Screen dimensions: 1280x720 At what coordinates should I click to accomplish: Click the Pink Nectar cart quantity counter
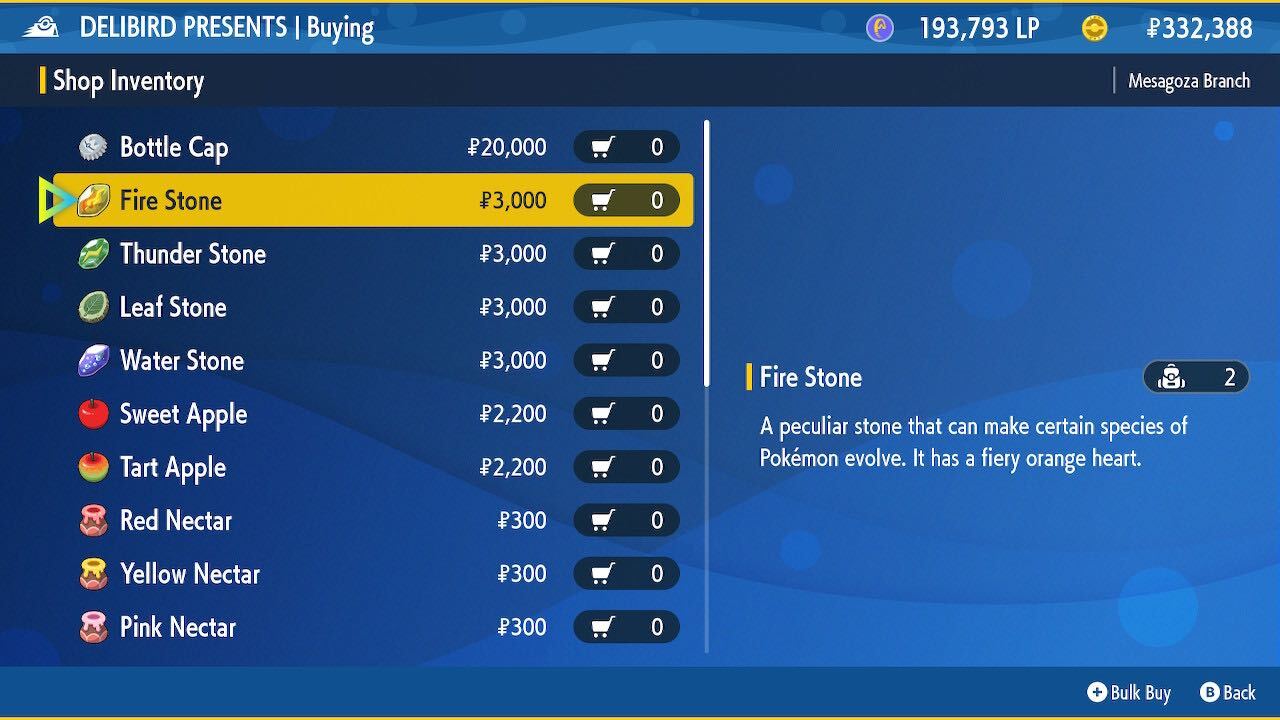(x=626, y=627)
